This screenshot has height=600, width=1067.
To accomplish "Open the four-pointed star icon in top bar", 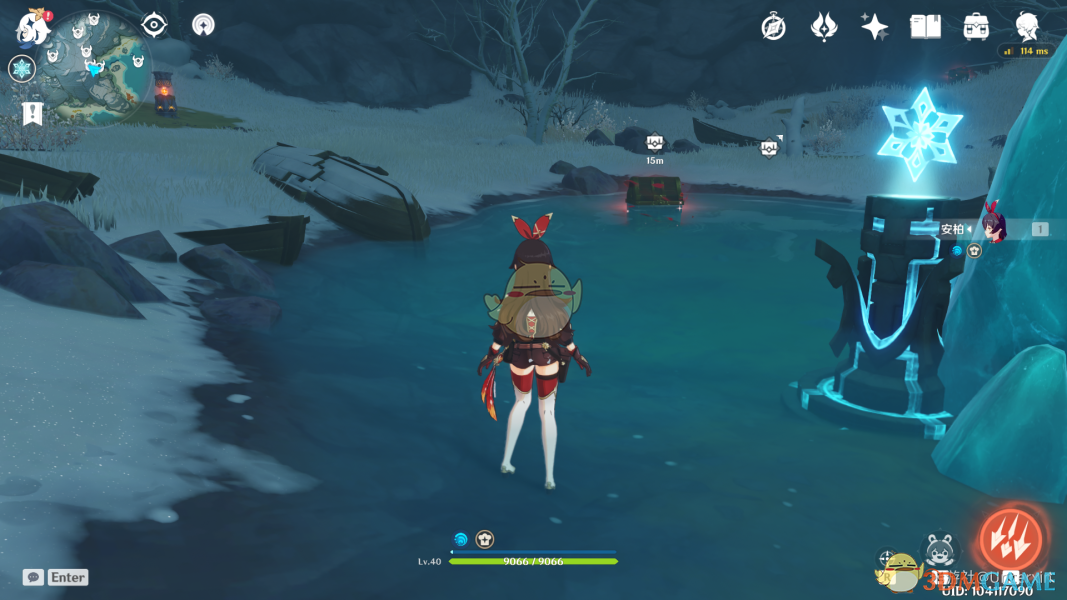I will point(874,27).
